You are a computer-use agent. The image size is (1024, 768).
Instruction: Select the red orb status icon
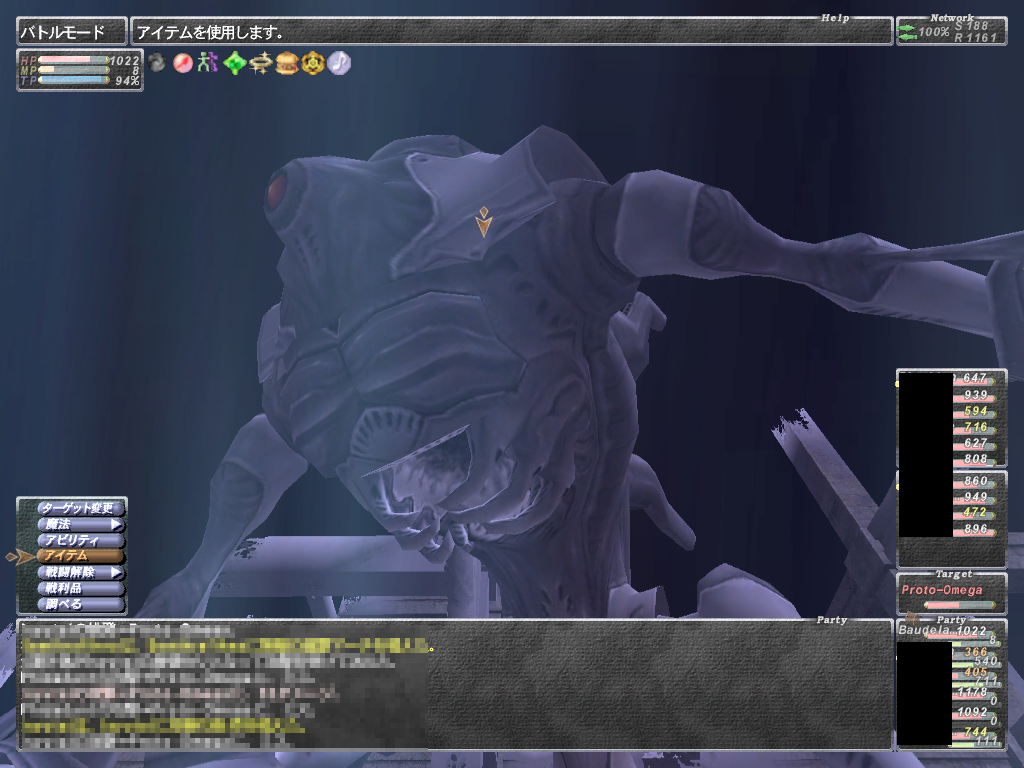pos(182,64)
